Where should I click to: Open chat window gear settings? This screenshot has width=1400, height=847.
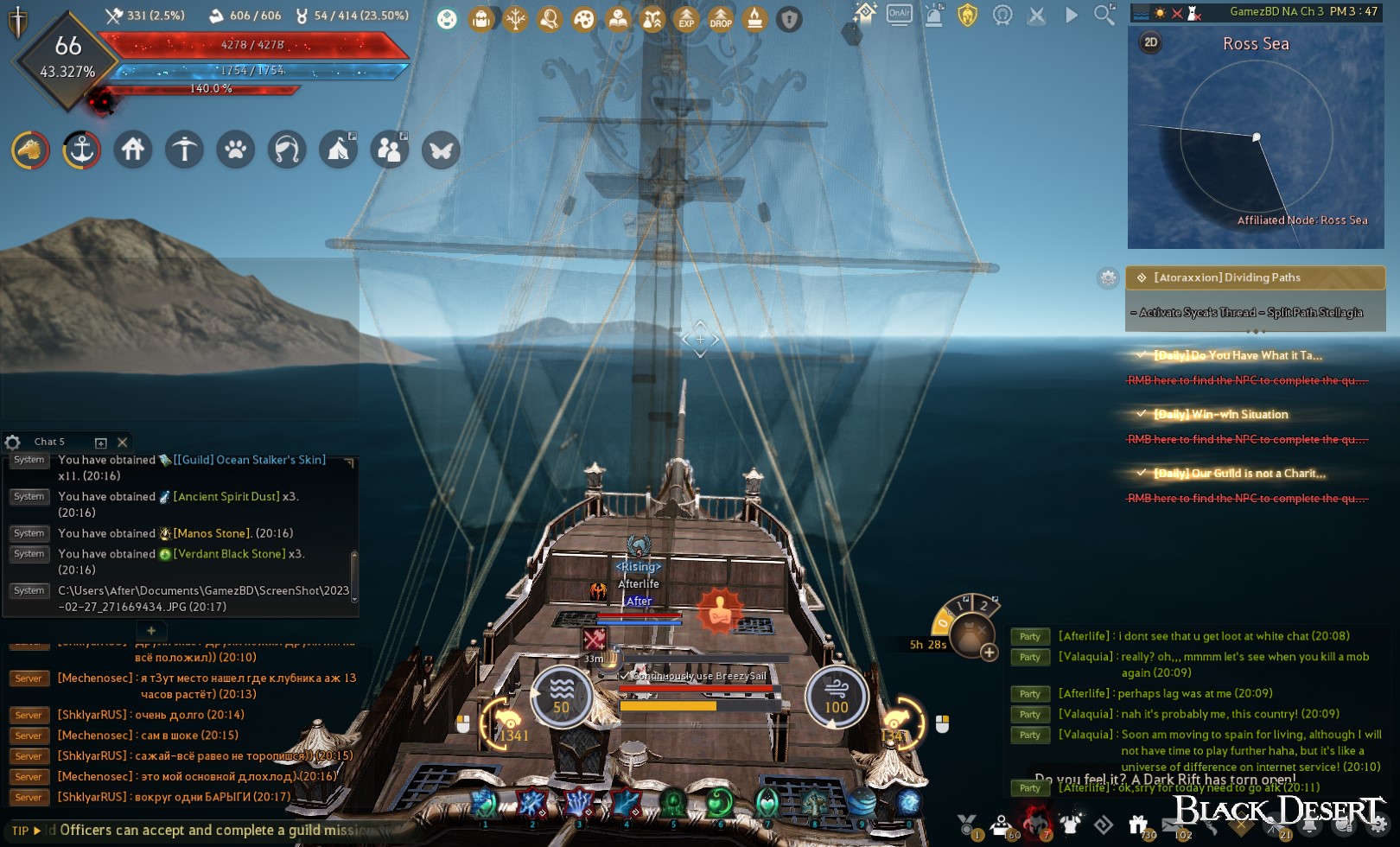pos(13,443)
